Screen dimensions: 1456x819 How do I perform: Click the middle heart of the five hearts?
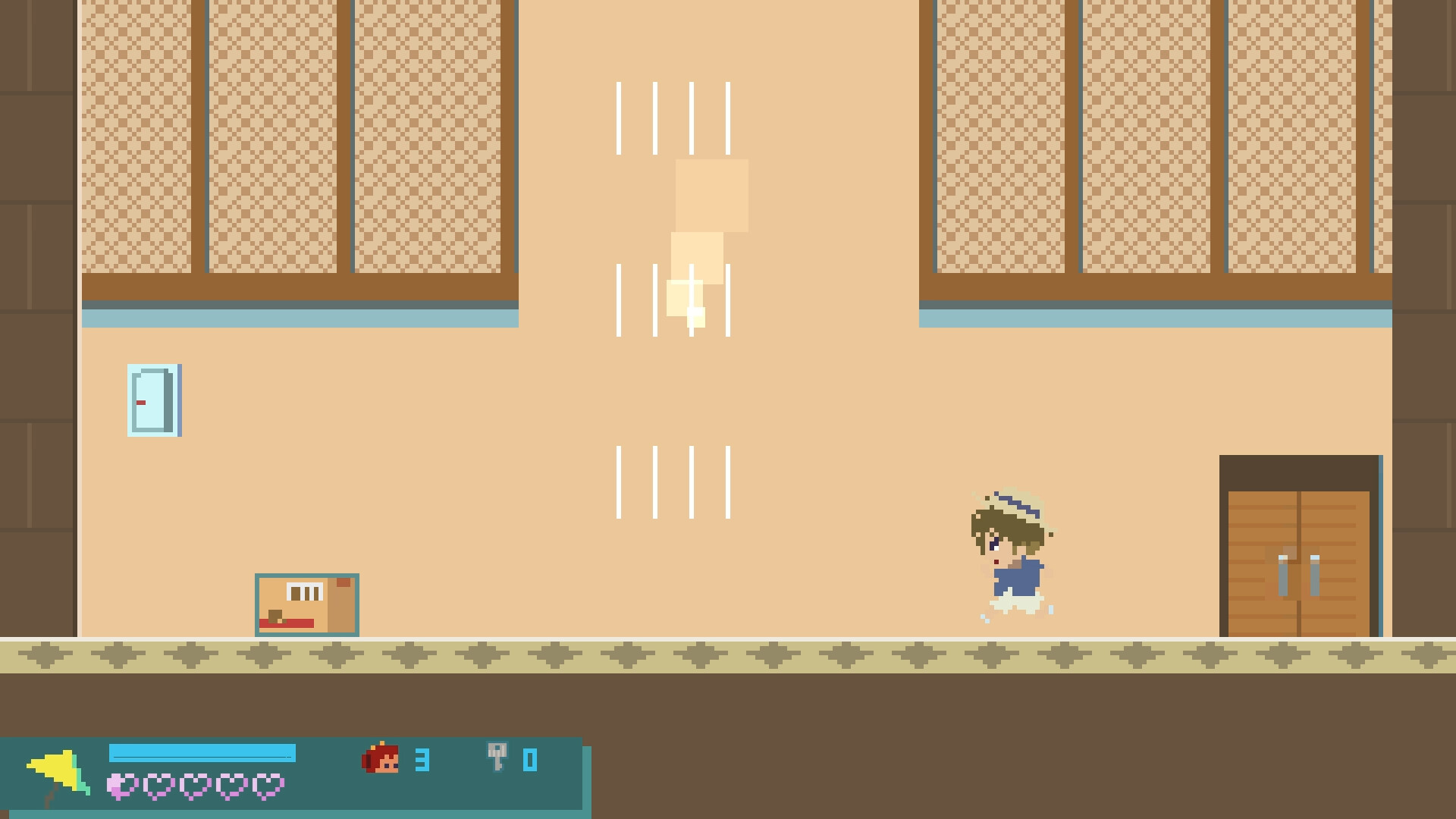click(x=194, y=786)
